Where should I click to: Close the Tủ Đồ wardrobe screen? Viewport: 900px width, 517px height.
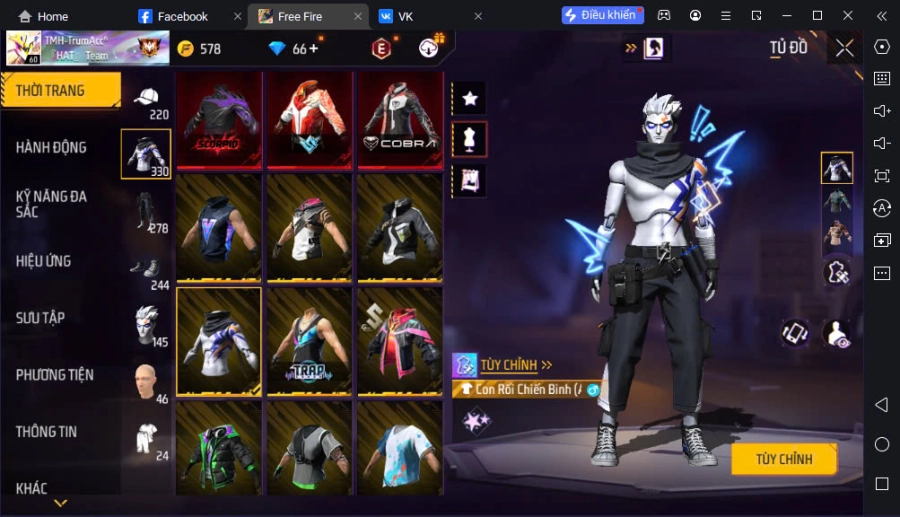tap(845, 48)
